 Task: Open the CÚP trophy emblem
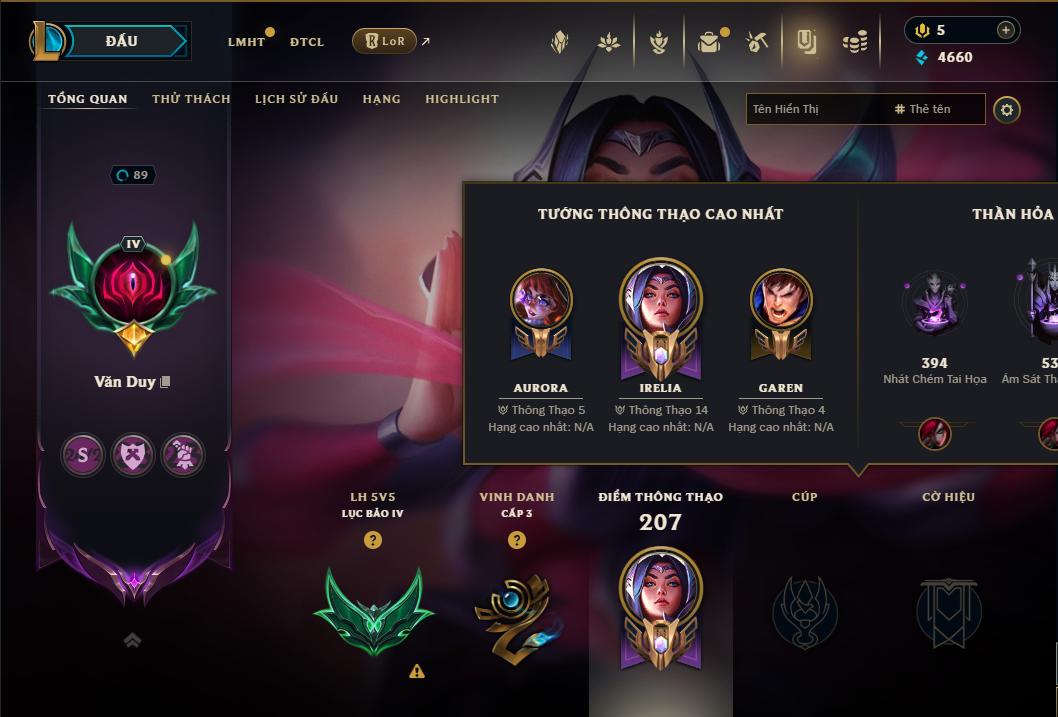click(805, 611)
